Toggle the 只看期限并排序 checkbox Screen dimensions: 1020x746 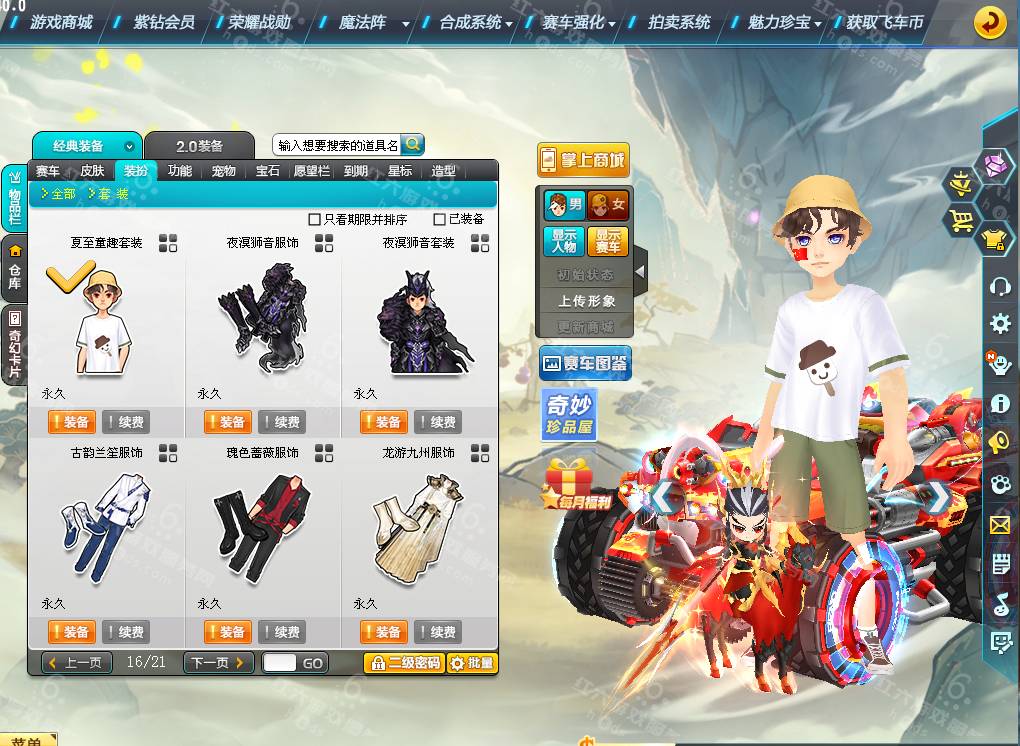(315, 219)
